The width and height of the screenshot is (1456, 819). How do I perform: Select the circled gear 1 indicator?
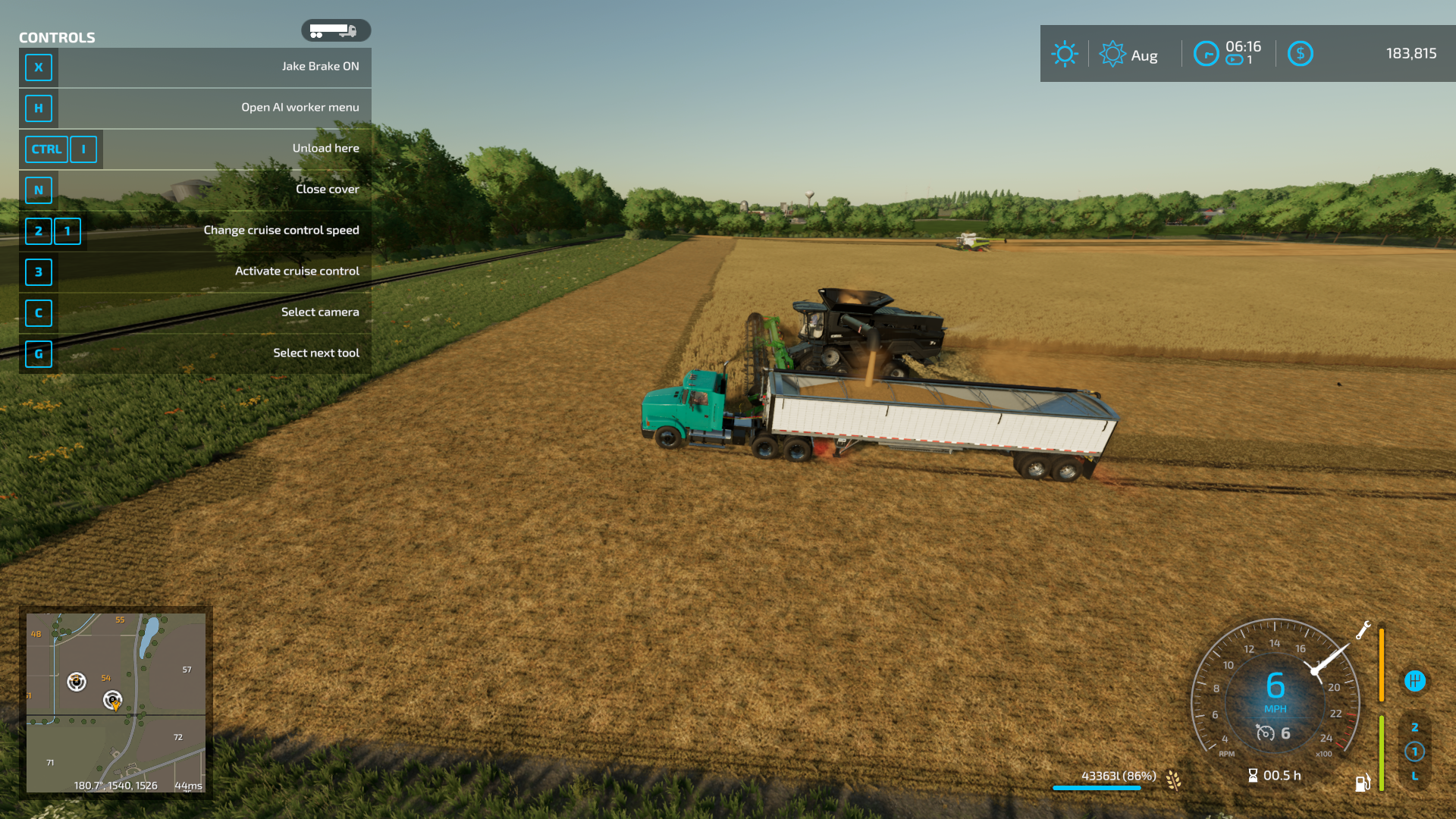pos(1414,752)
